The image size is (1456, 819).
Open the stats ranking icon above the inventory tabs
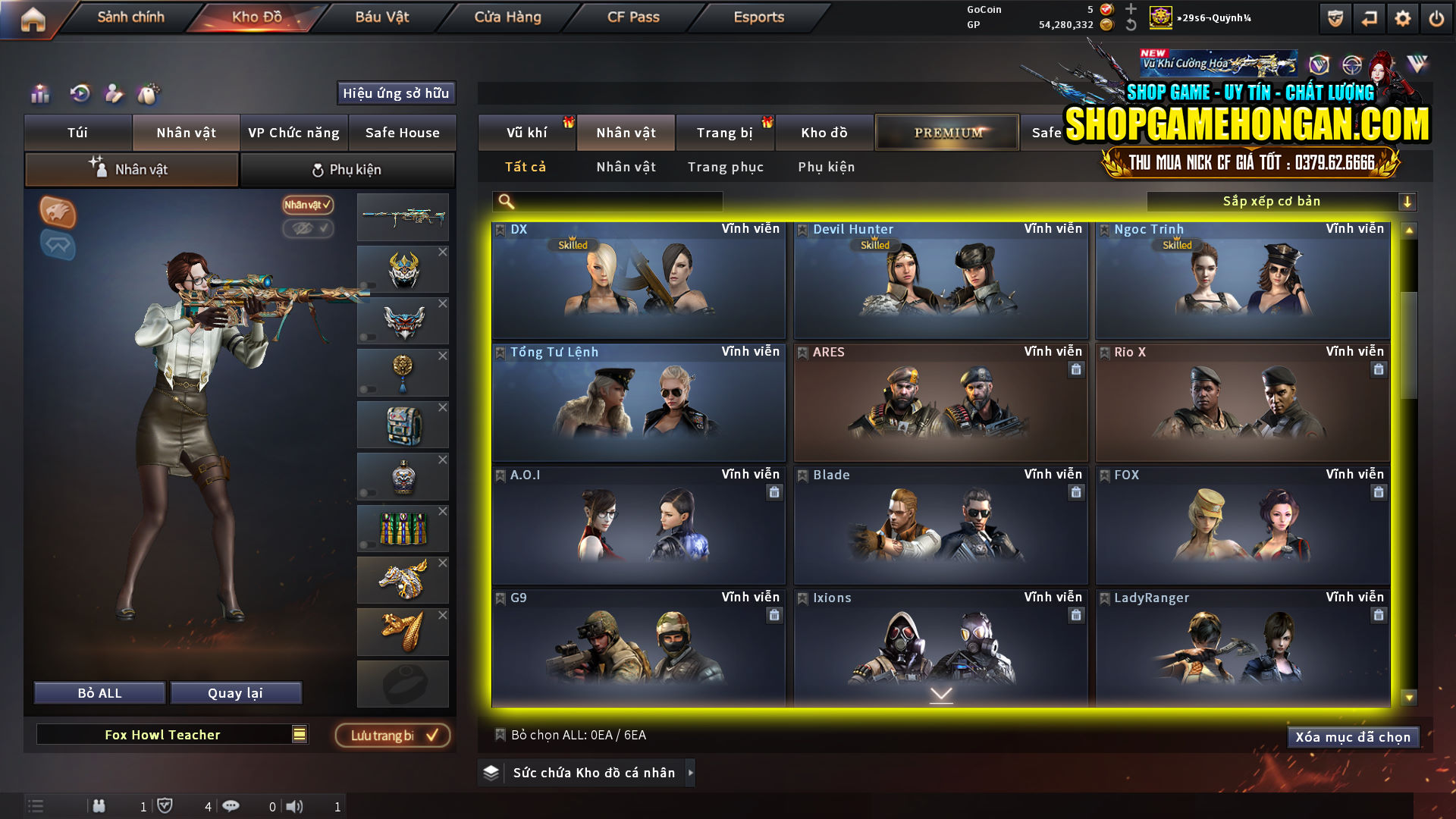[x=39, y=94]
